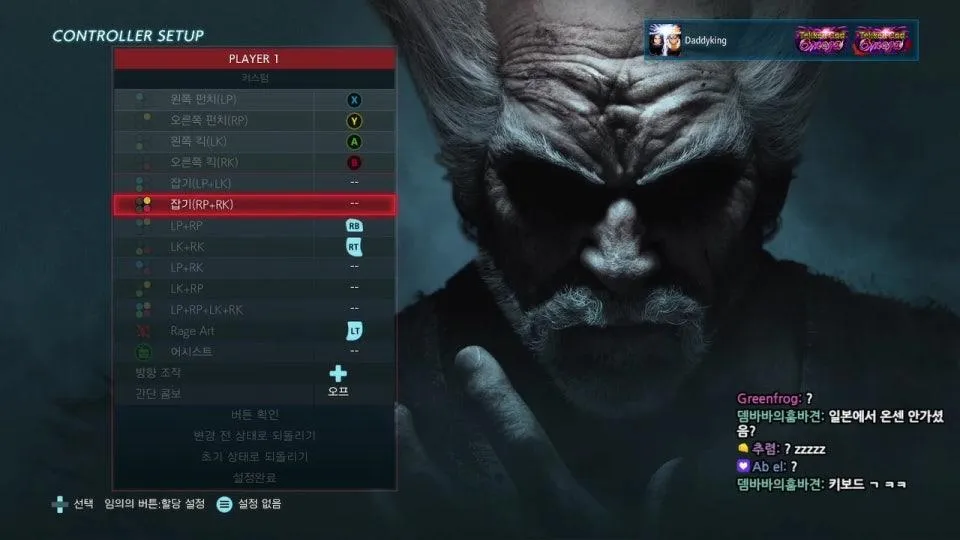Select the LP+RK binding row
Screen dimensions: 960x540
coord(254,267)
